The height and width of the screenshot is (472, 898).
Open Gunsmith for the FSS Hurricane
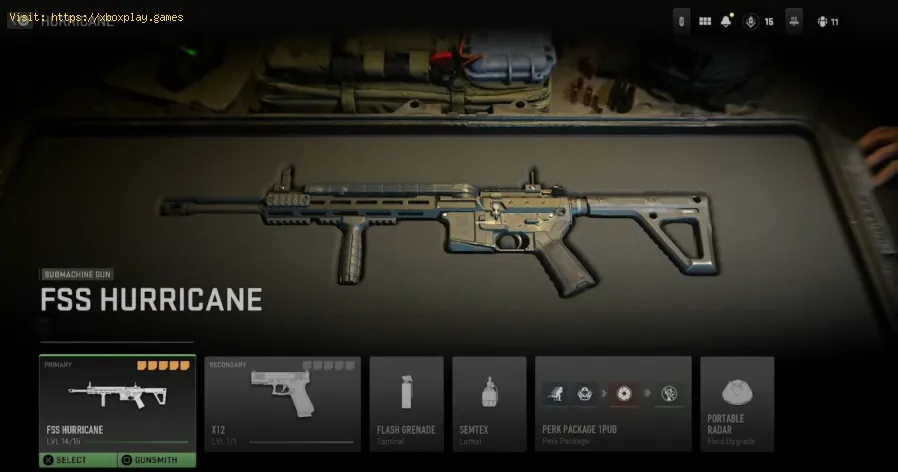pyautogui.click(x=156, y=460)
